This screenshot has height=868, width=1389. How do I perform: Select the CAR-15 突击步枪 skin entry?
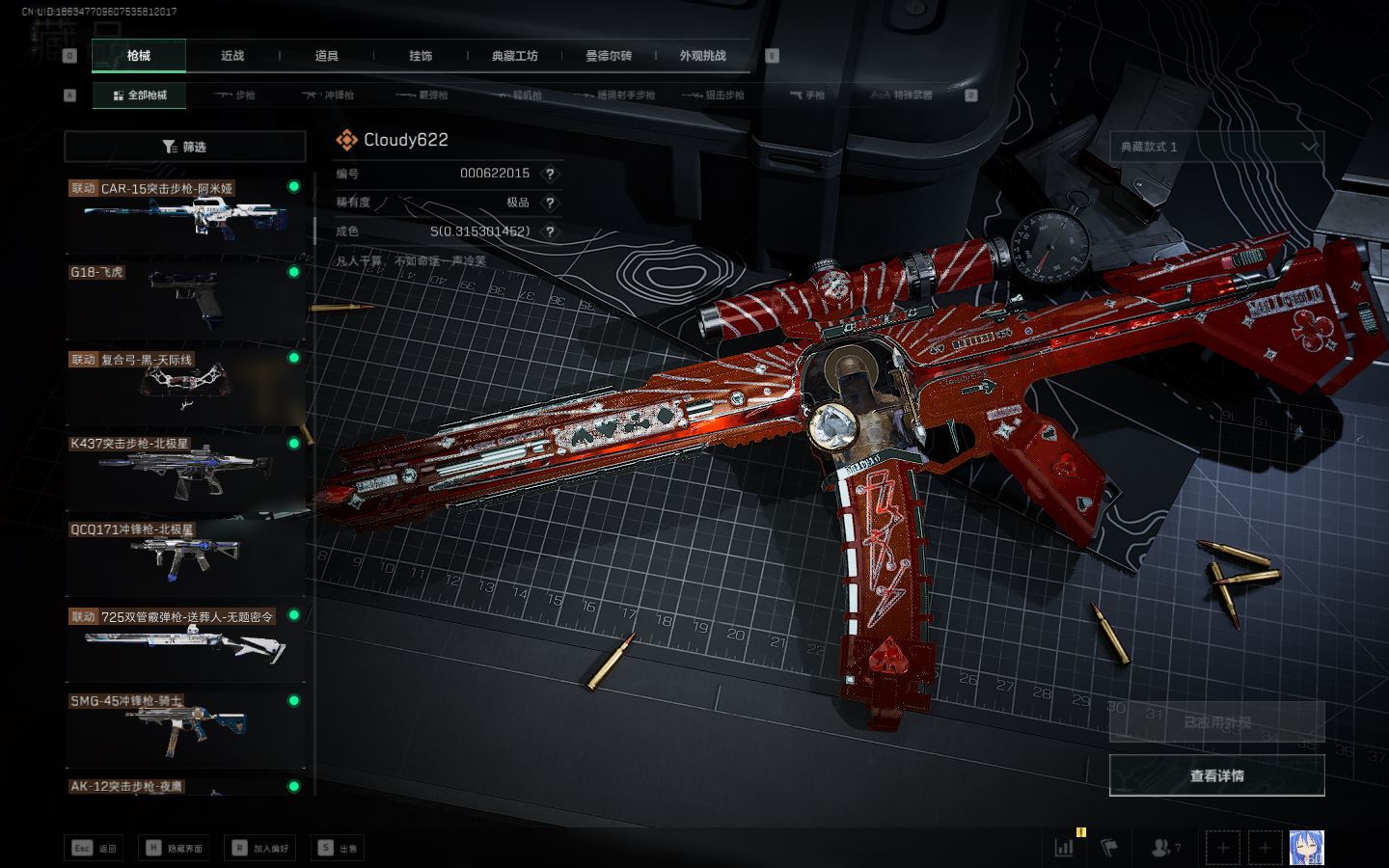pos(184,214)
